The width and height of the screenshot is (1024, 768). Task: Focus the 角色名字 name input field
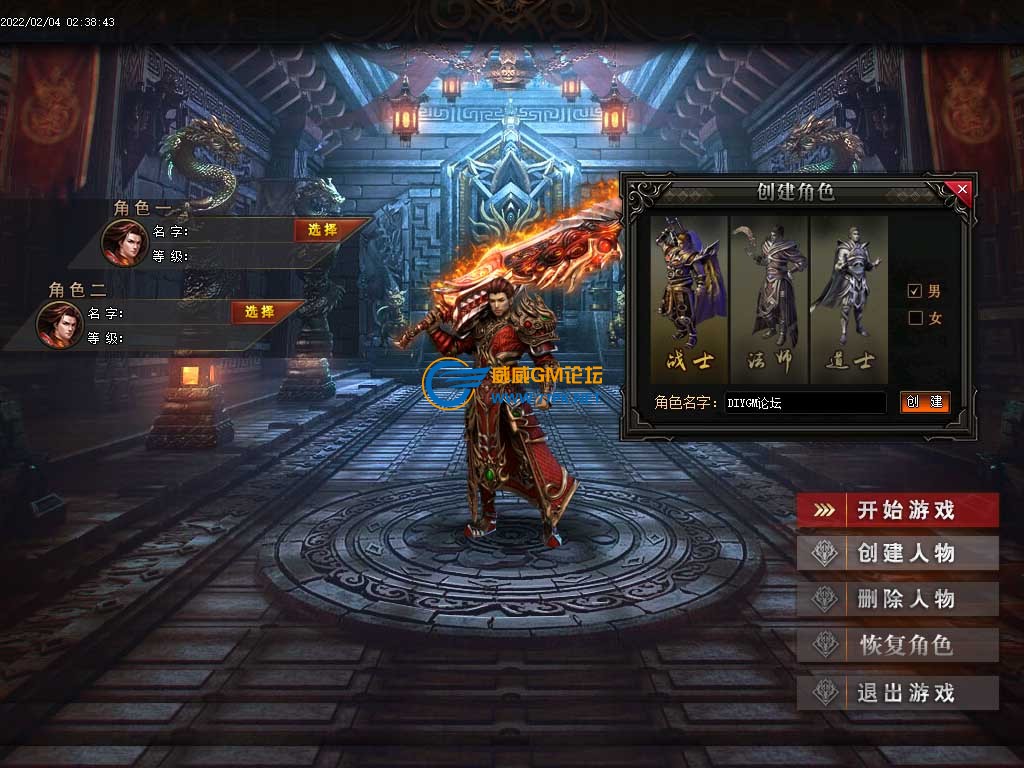[805, 402]
